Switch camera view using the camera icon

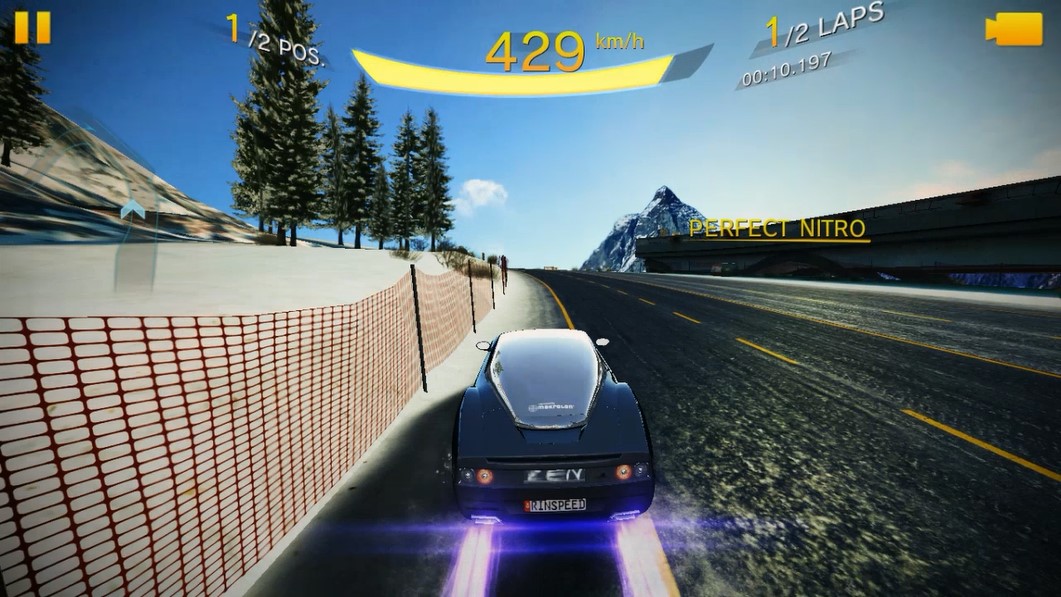(x=1013, y=29)
